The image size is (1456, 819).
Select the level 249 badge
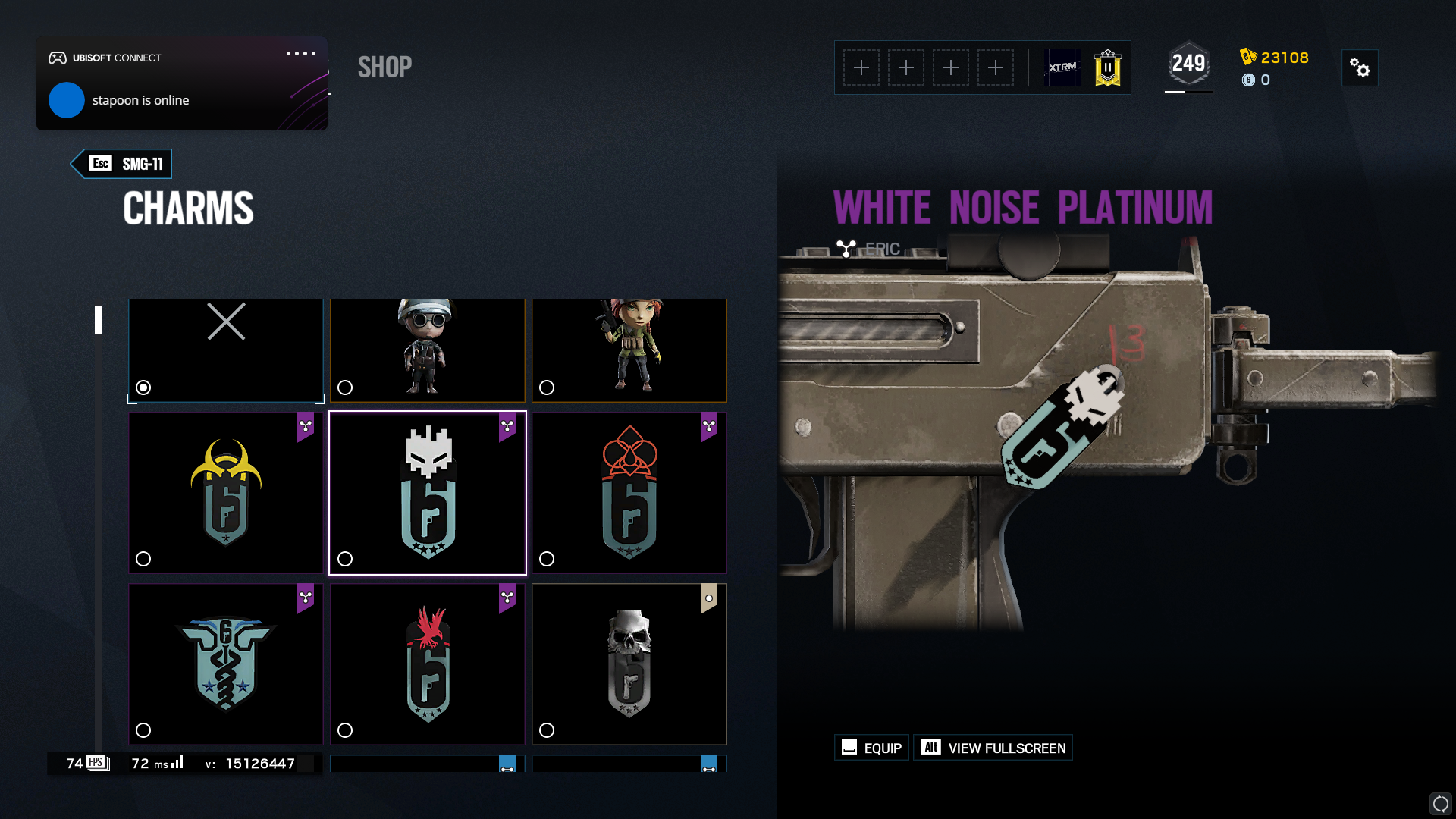(1188, 64)
